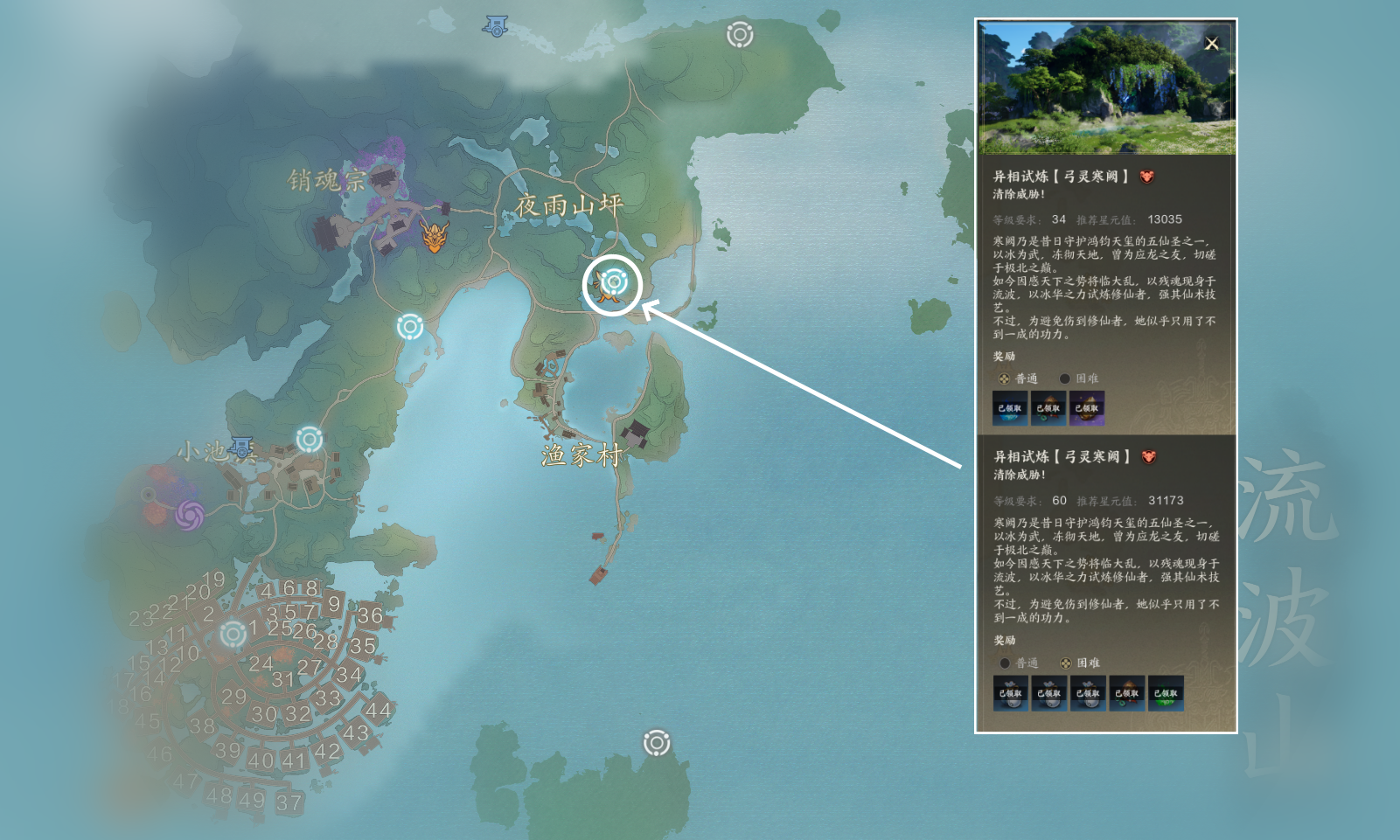1400x840 pixels.
Task: Select the purple spiral vortex map marker
Action: click(190, 515)
